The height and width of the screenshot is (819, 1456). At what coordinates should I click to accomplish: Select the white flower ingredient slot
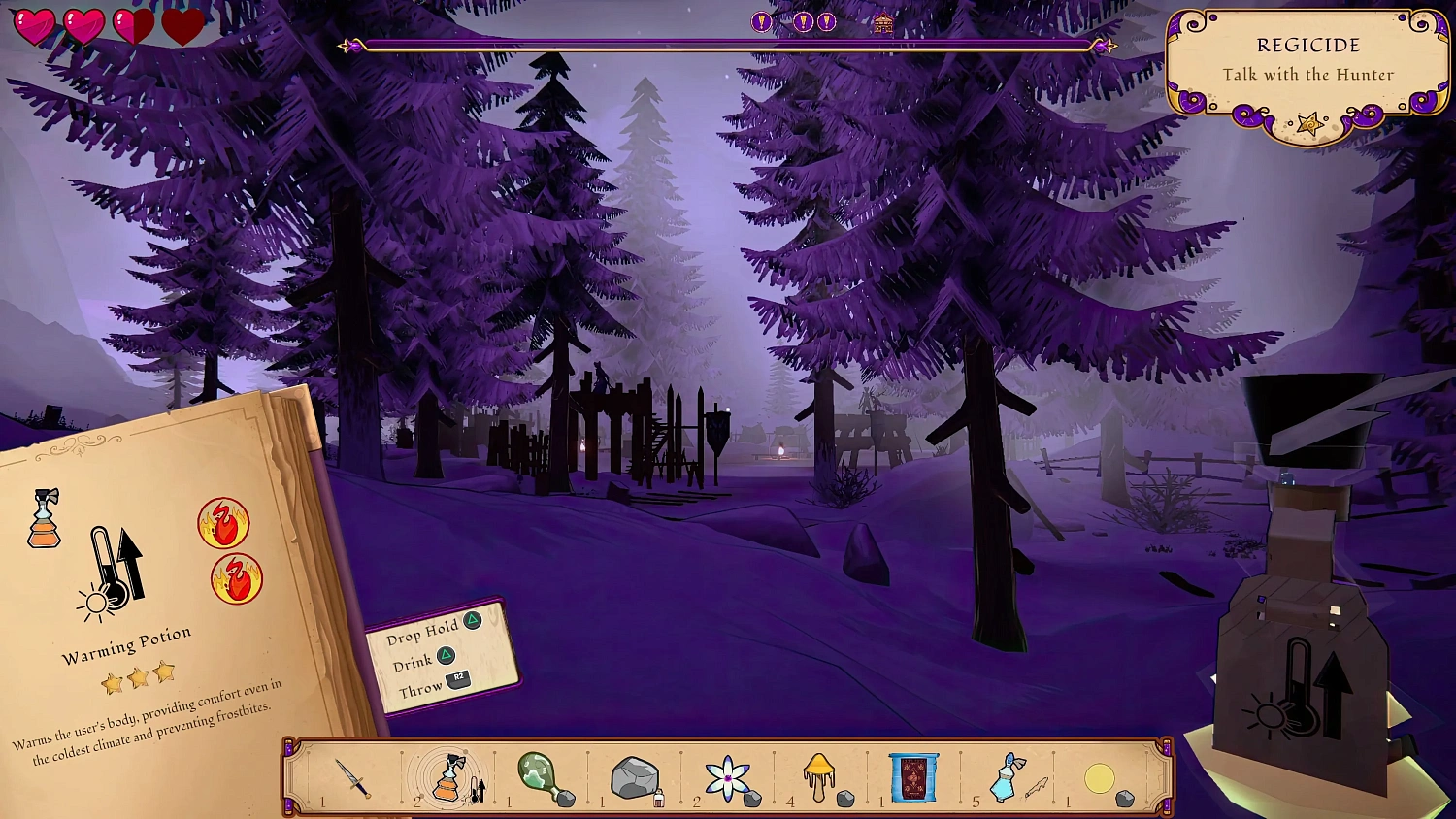point(727,778)
